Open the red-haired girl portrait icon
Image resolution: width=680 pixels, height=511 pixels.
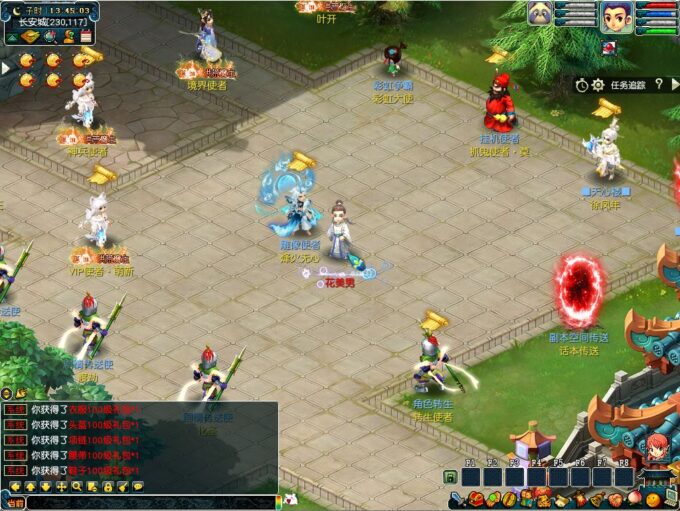pyautogui.click(x=656, y=449)
